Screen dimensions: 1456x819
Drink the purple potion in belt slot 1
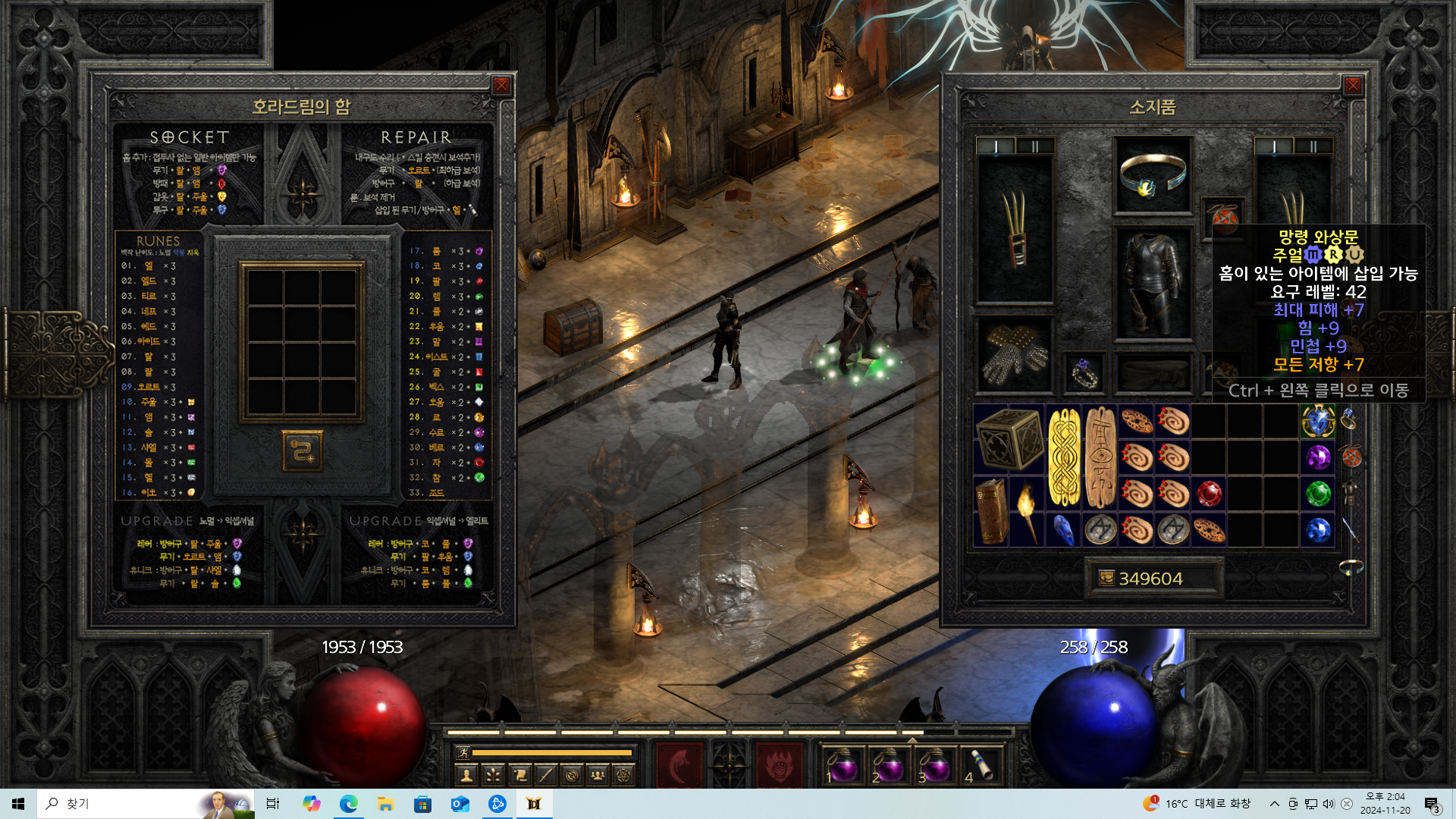(x=842, y=764)
